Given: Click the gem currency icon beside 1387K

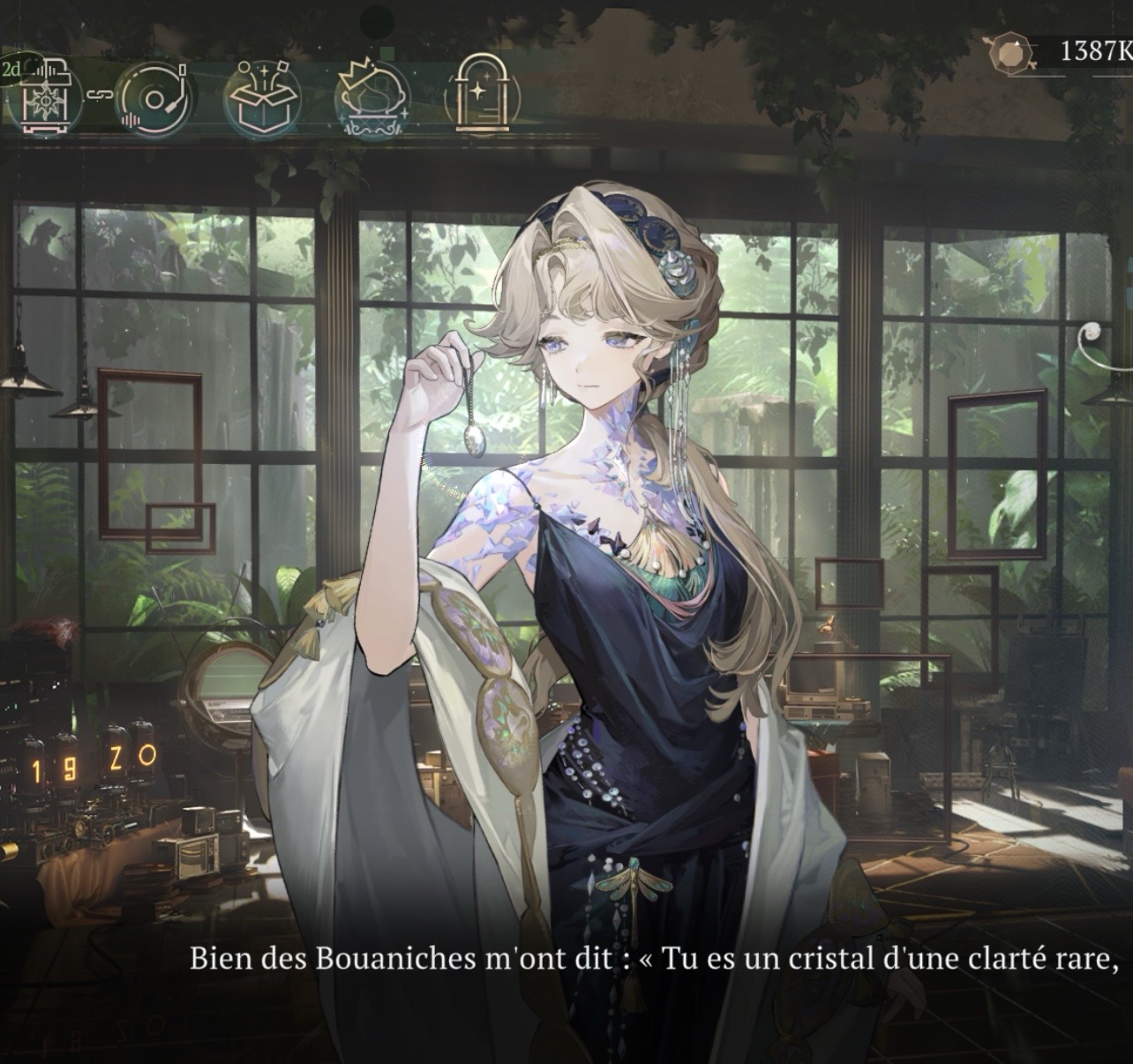Looking at the screenshot, I should pyautogui.click(x=1008, y=52).
